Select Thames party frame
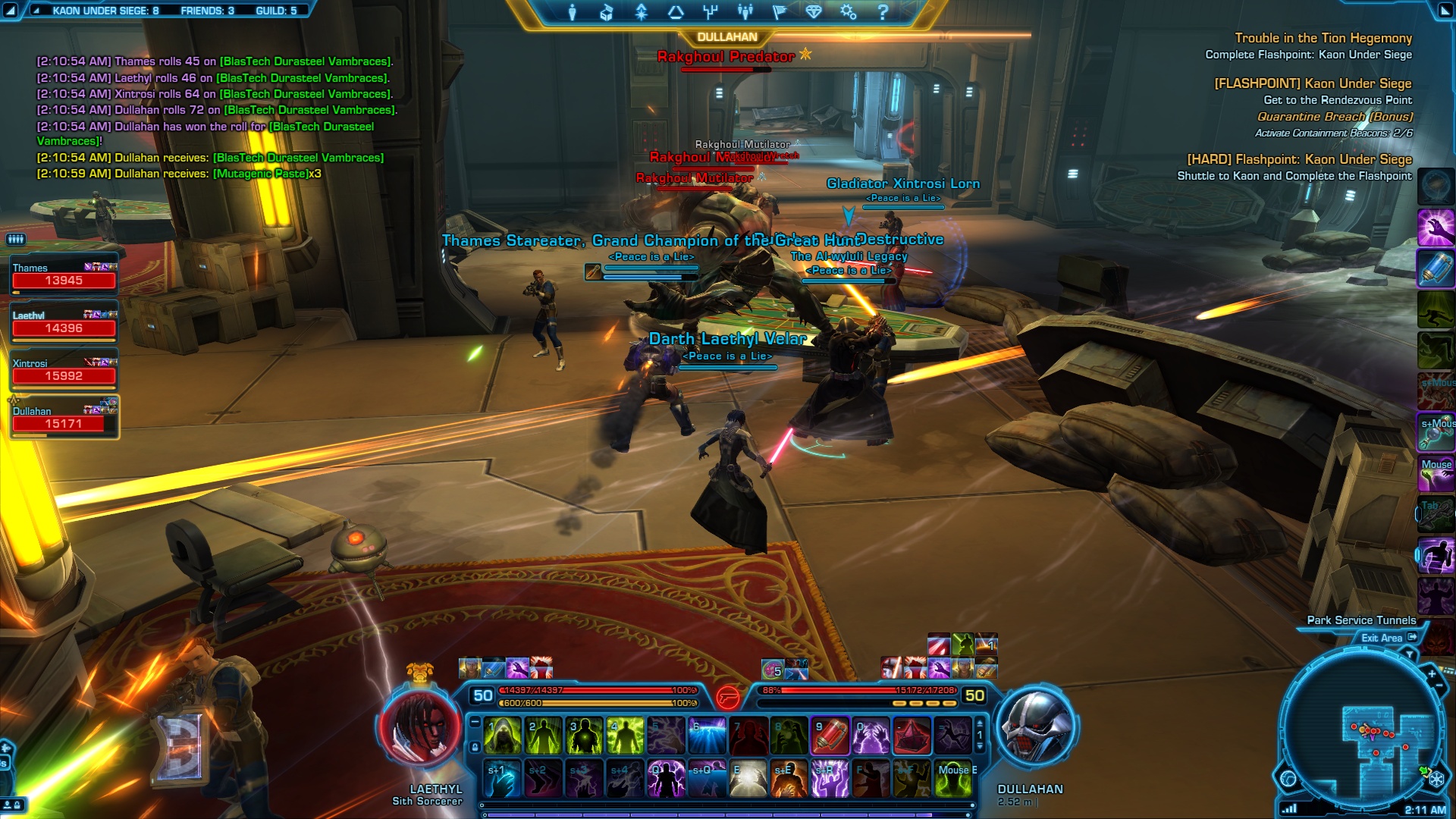 click(64, 275)
